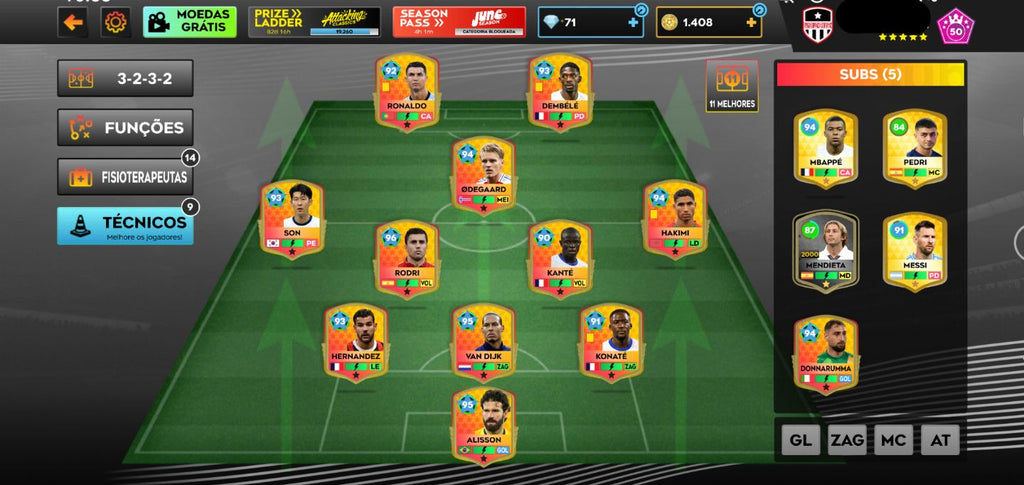Add more diamonds with the plus button
The width and height of the screenshot is (1024, 485).
coord(633,22)
